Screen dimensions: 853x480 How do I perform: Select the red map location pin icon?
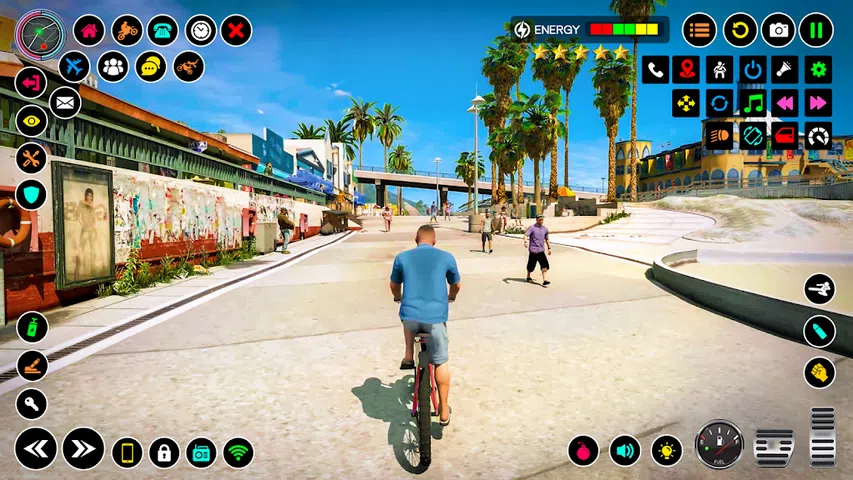tap(686, 69)
